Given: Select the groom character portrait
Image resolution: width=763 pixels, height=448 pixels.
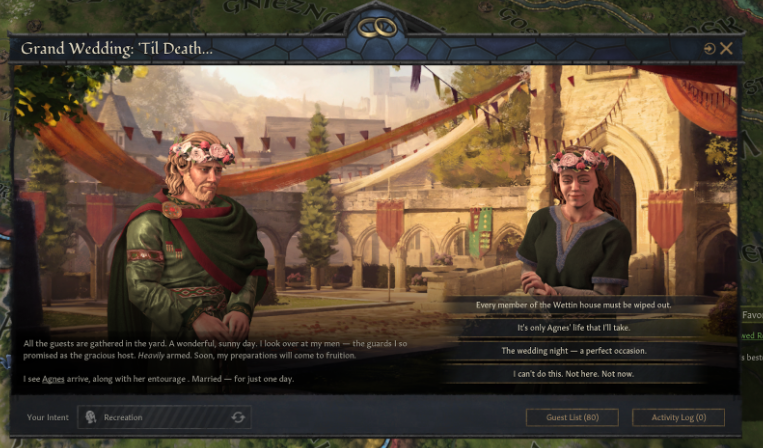Looking at the screenshot, I should pos(195,240).
